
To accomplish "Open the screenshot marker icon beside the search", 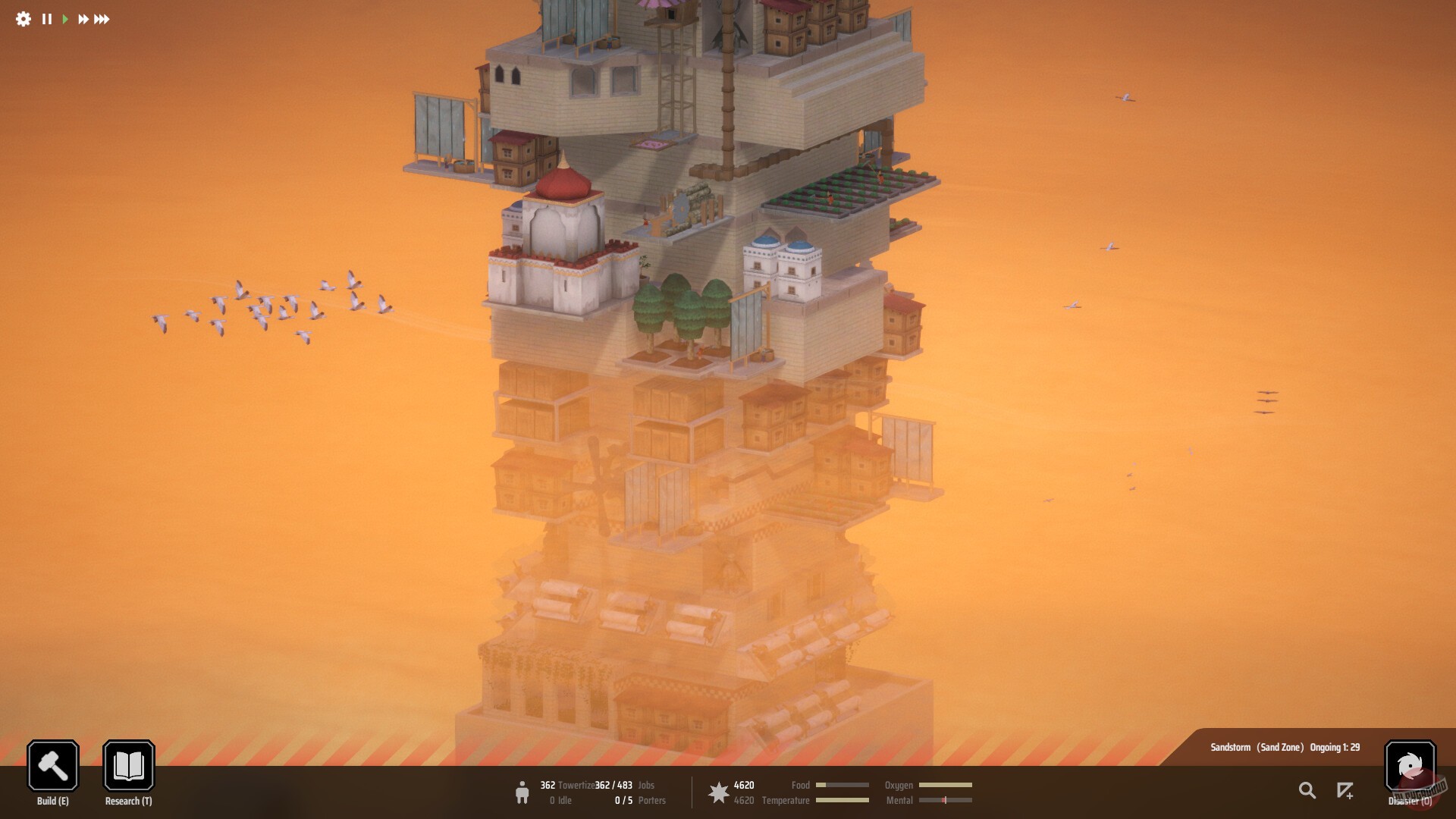I will [1345, 792].
